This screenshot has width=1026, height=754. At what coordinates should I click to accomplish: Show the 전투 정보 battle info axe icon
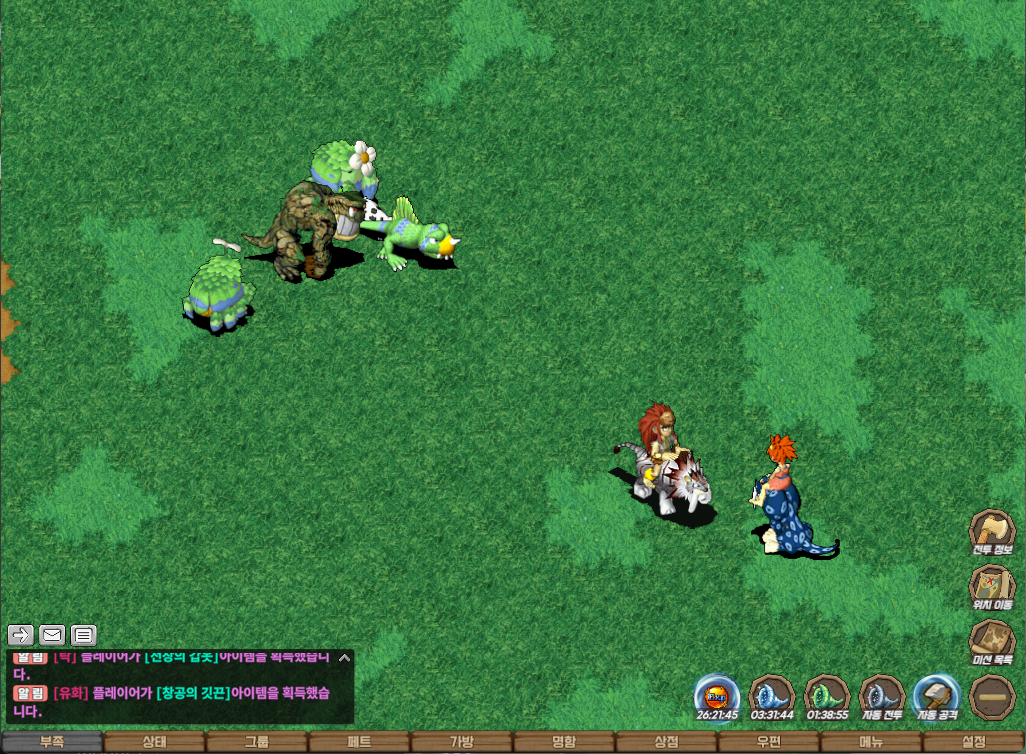[x=993, y=531]
